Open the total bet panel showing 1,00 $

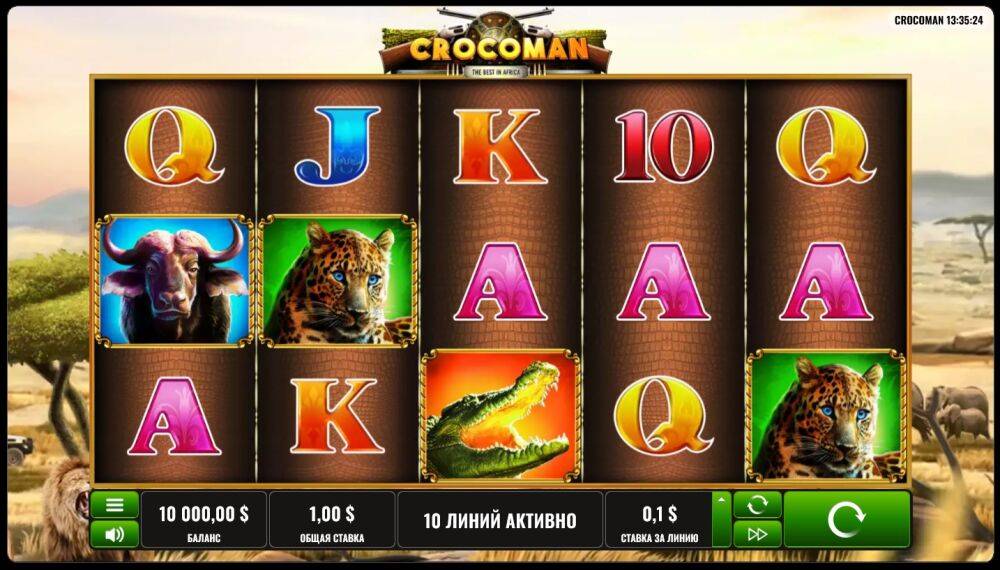[331, 519]
